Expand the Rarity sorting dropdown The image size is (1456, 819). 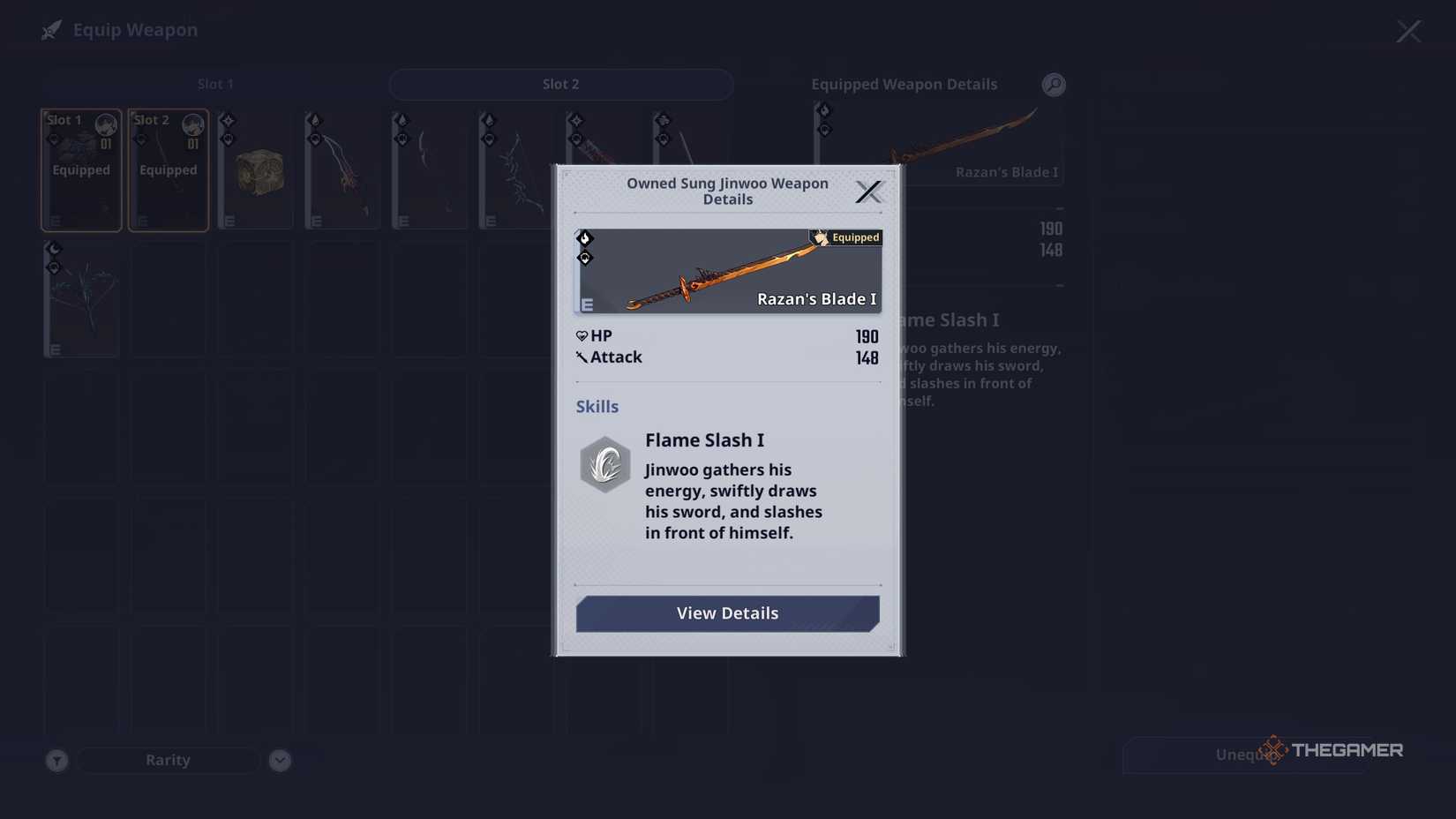coord(168,759)
